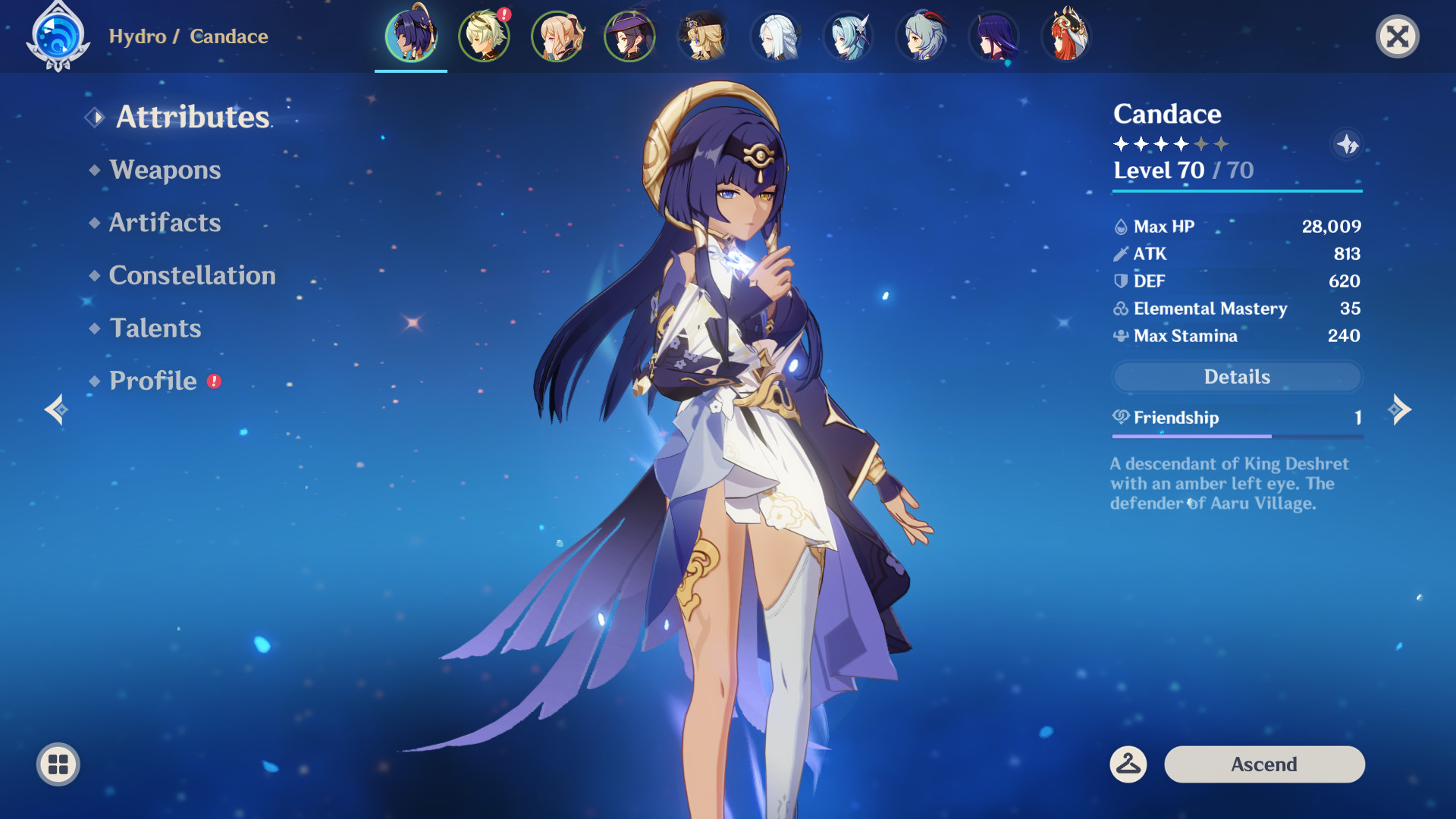The width and height of the screenshot is (1456, 819).
Task: Open the Constellation menu entry
Action: pyautogui.click(x=192, y=275)
